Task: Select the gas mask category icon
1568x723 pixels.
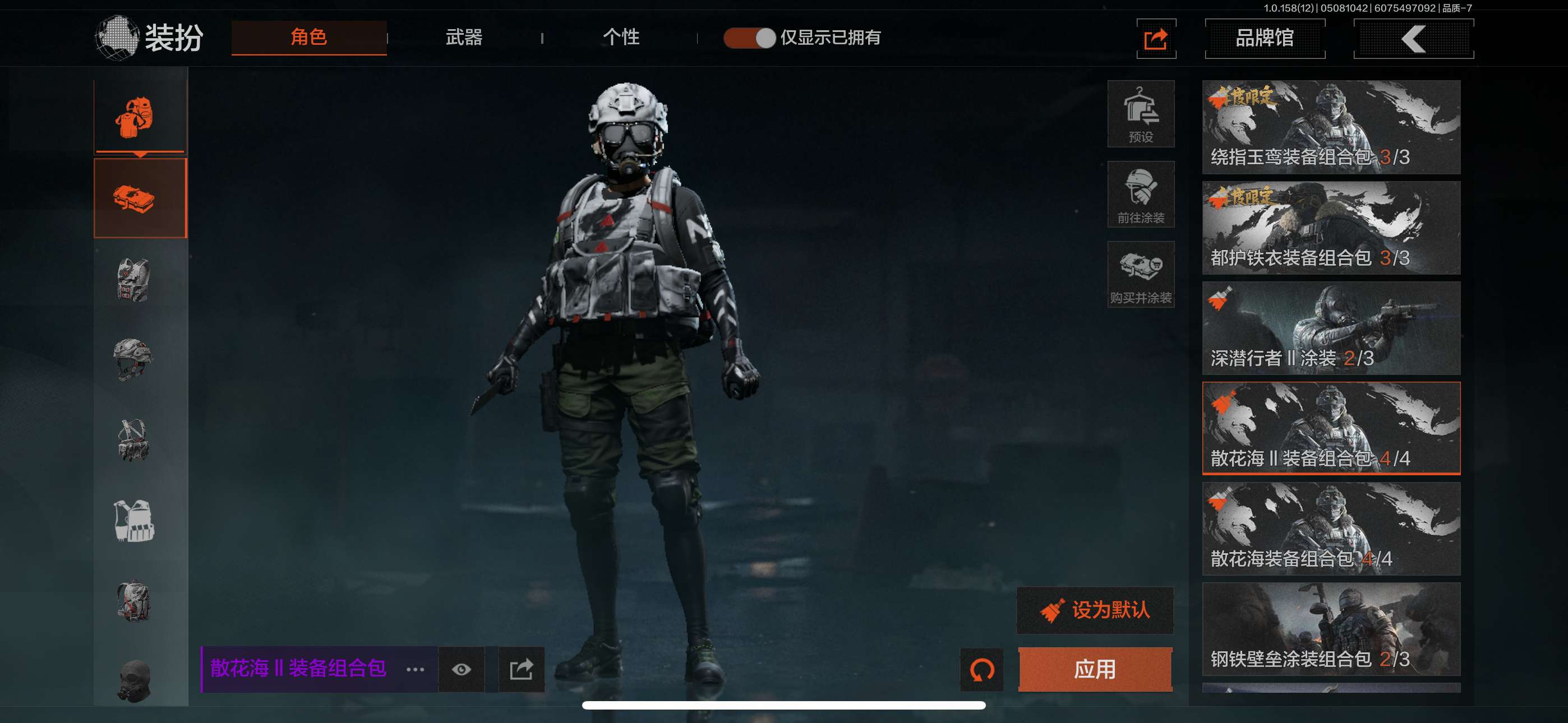Action: point(133,682)
